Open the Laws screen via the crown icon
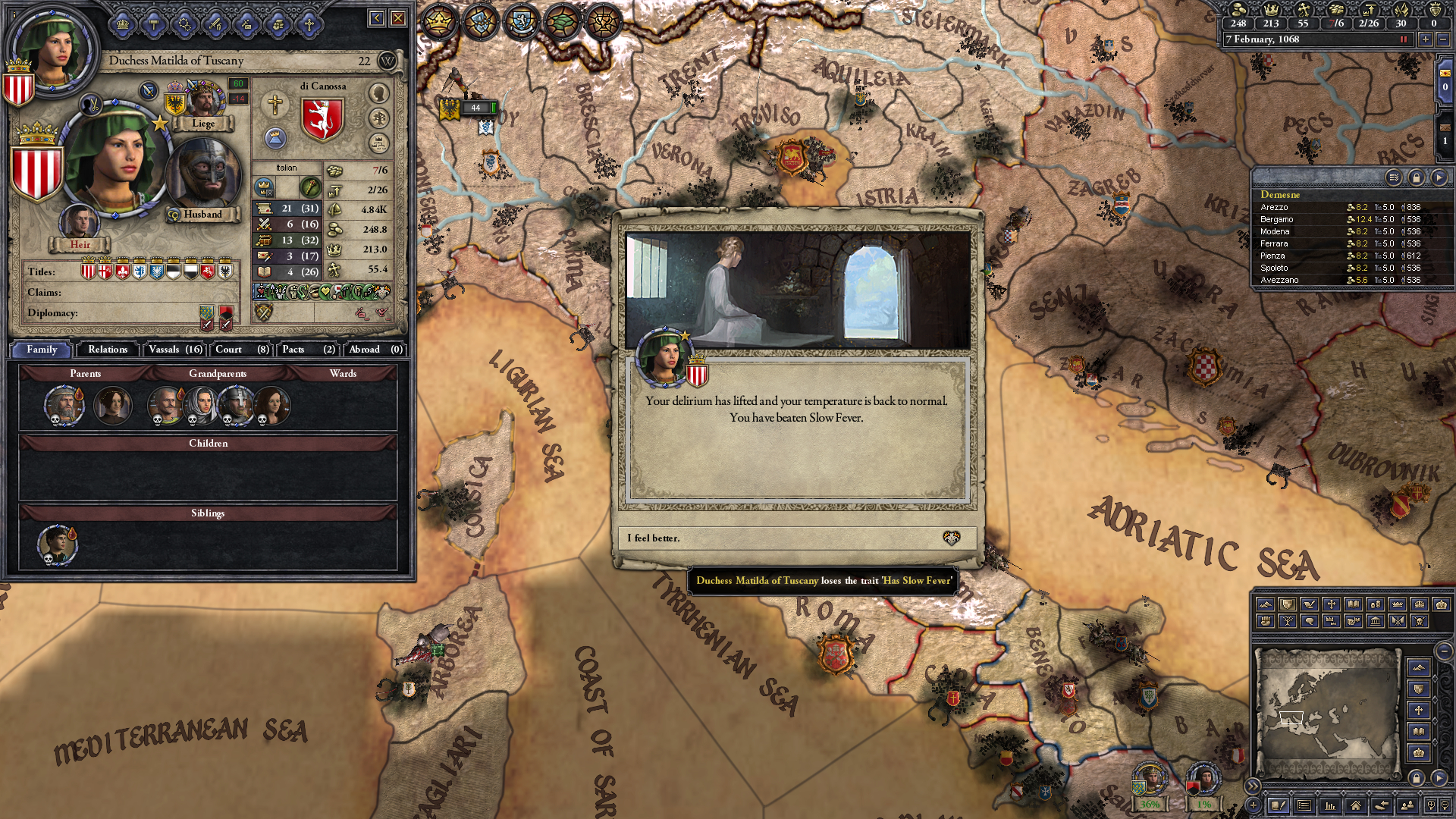Viewport: 1456px width, 819px height. click(121, 24)
